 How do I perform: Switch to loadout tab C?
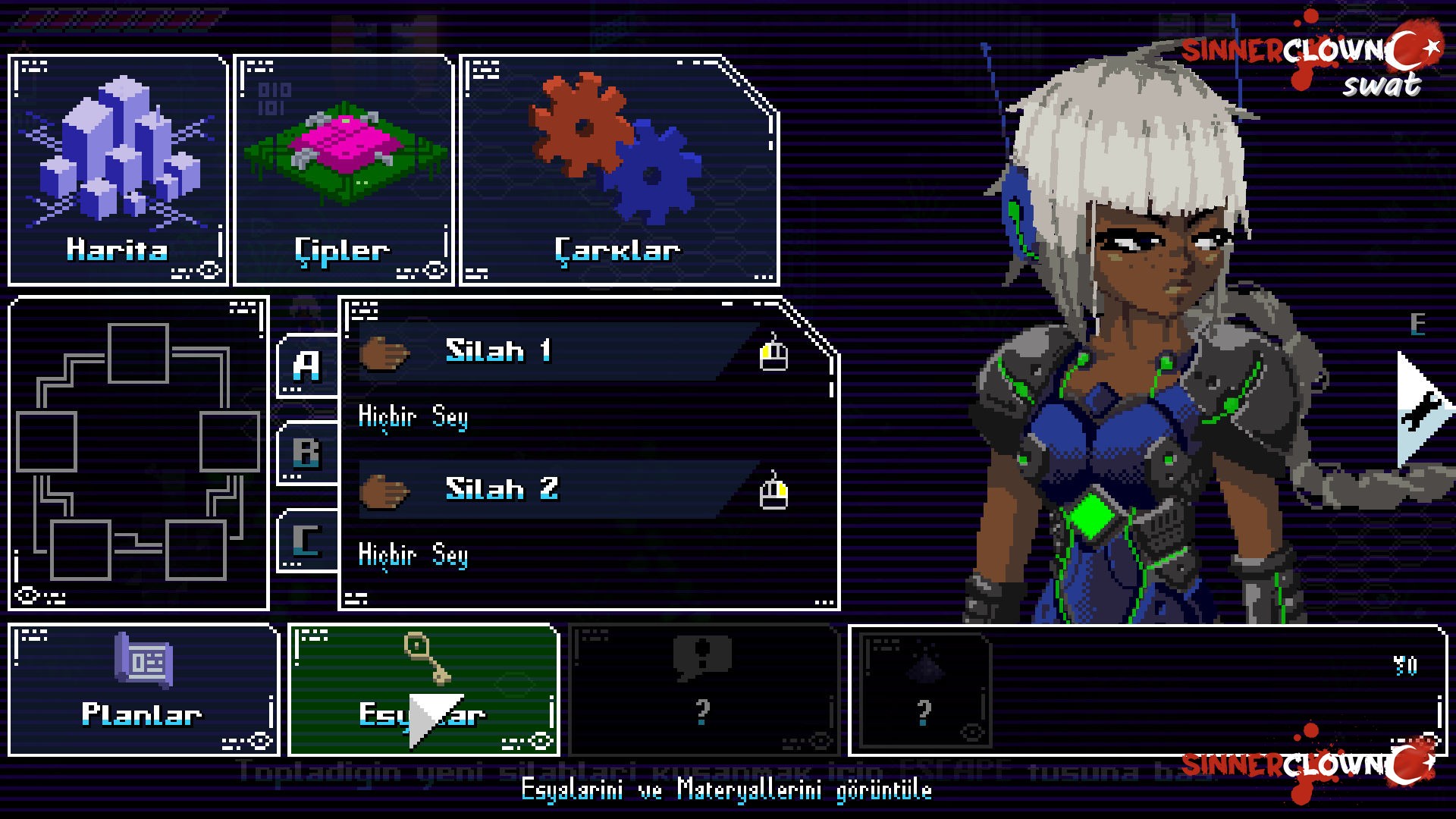[x=307, y=541]
